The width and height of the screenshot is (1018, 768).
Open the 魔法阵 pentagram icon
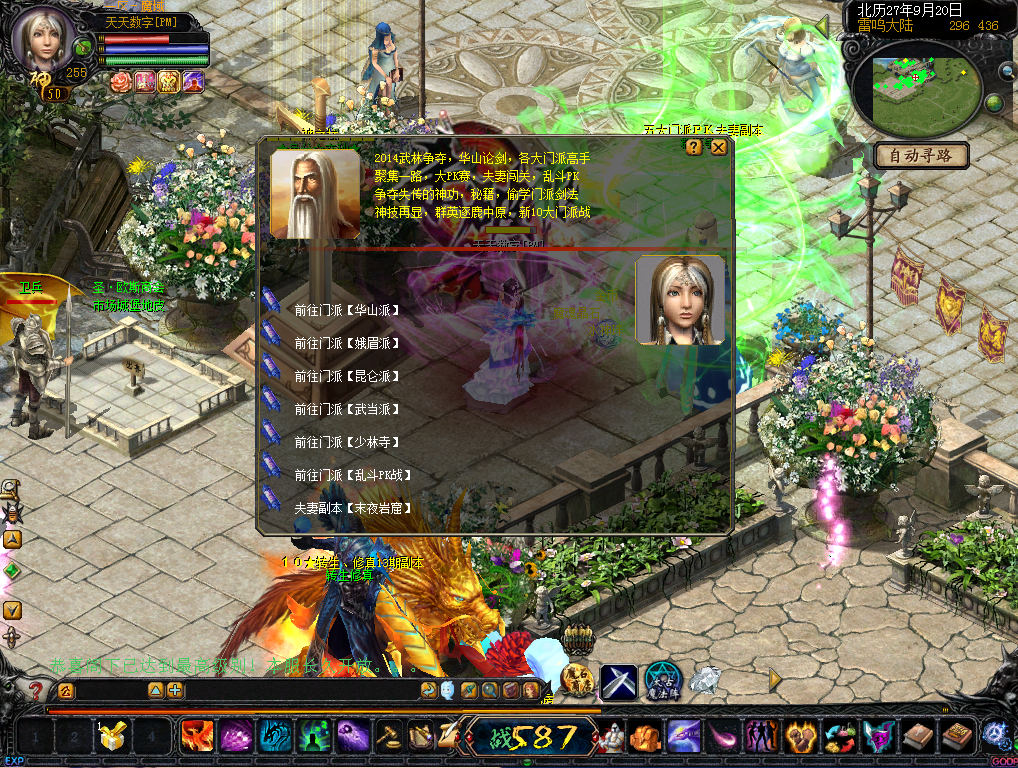tap(661, 680)
